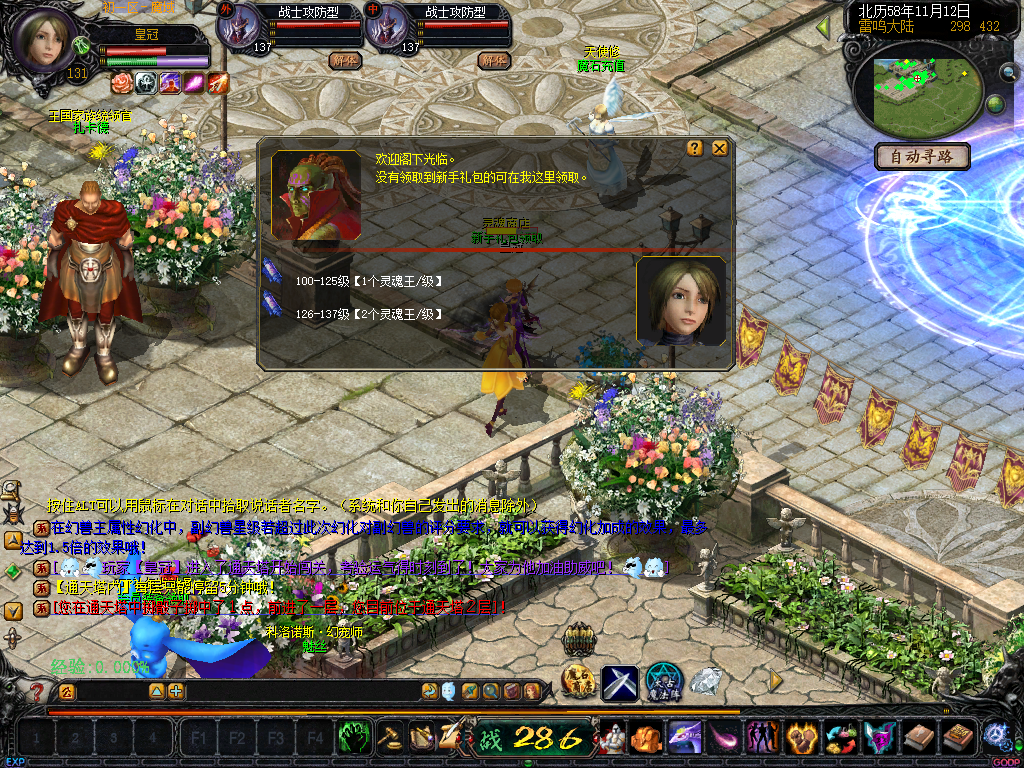
Task: Activate the green hand skill icon
Action: [354, 737]
